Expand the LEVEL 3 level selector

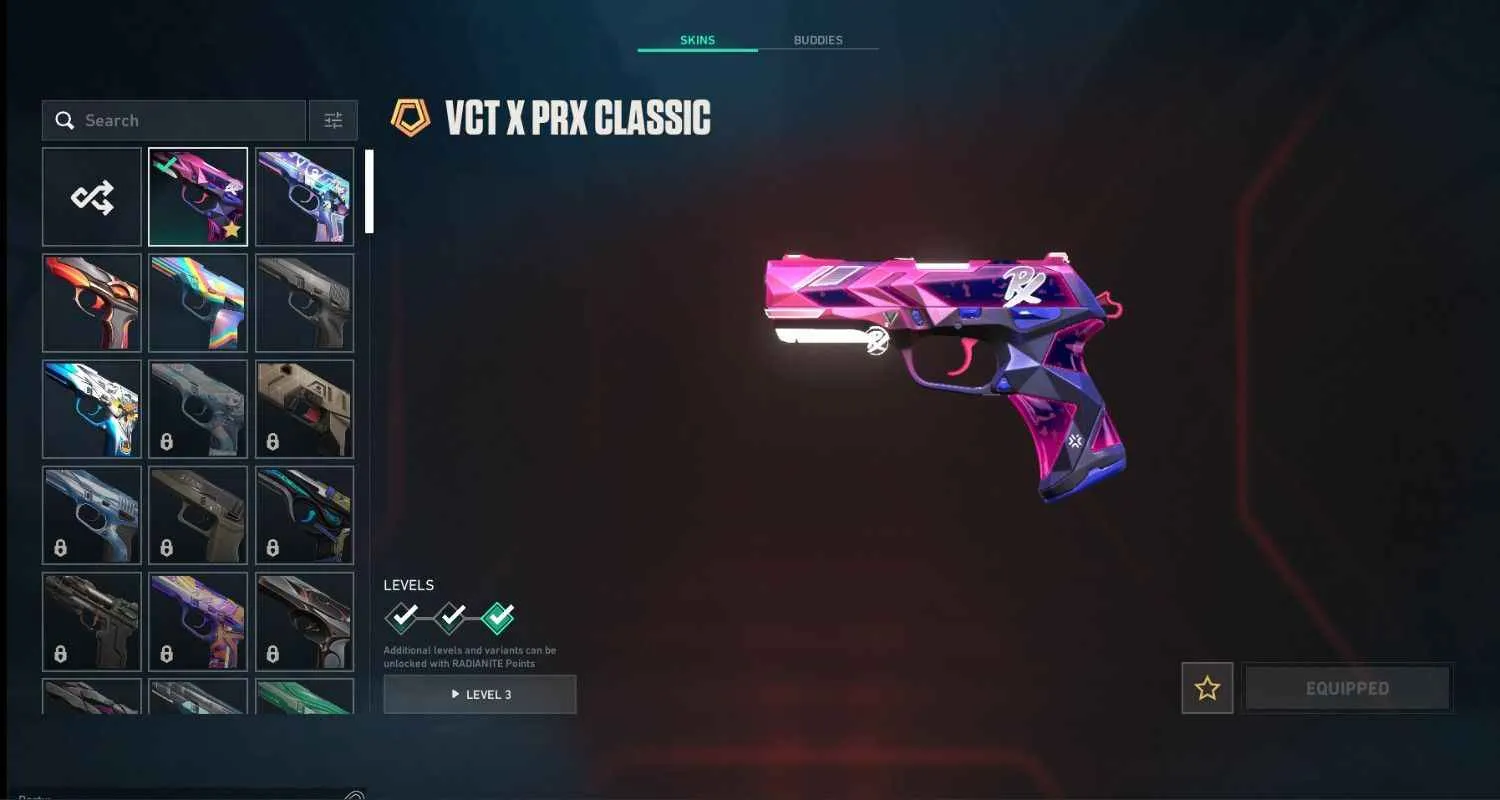pos(479,694)
